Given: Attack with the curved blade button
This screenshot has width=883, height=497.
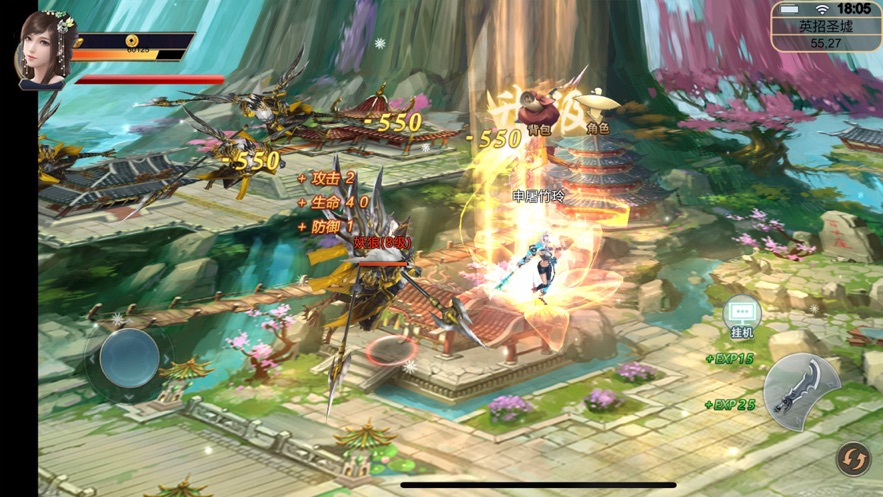Looking at the screenshot, I should click(803, 389).
